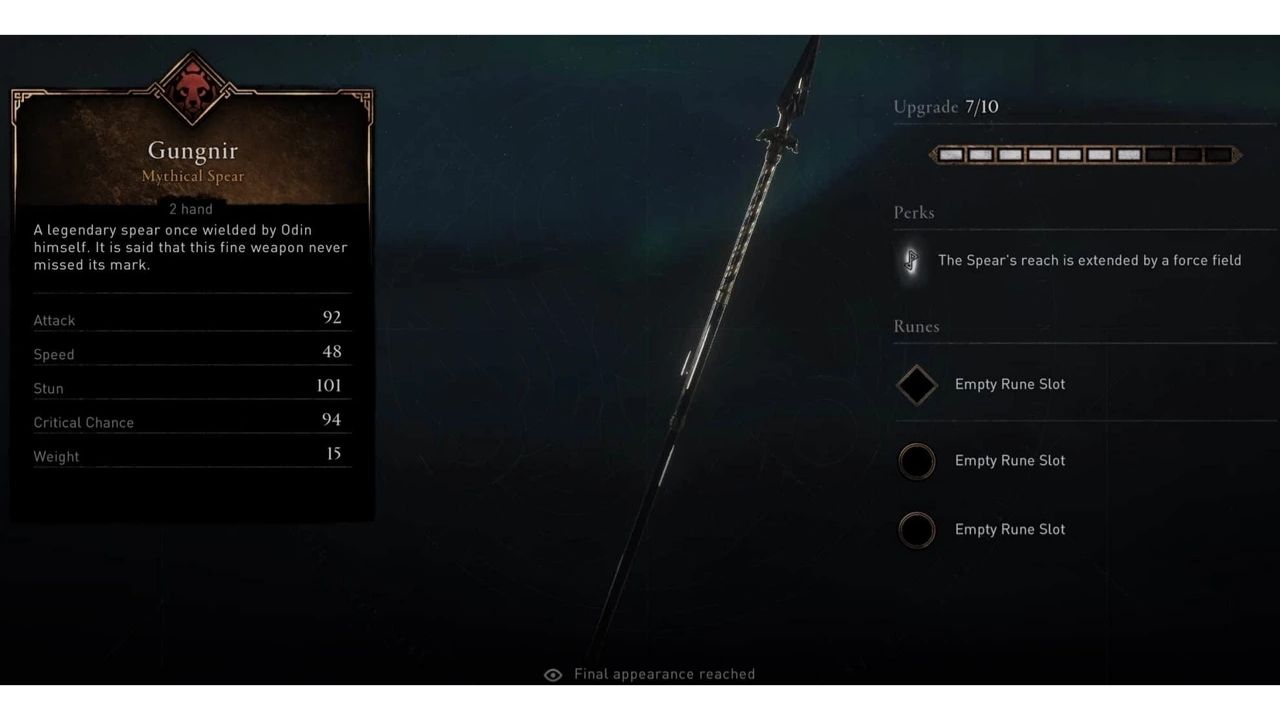
Task: Select the Critical Chance stat row
Action: 190,421
